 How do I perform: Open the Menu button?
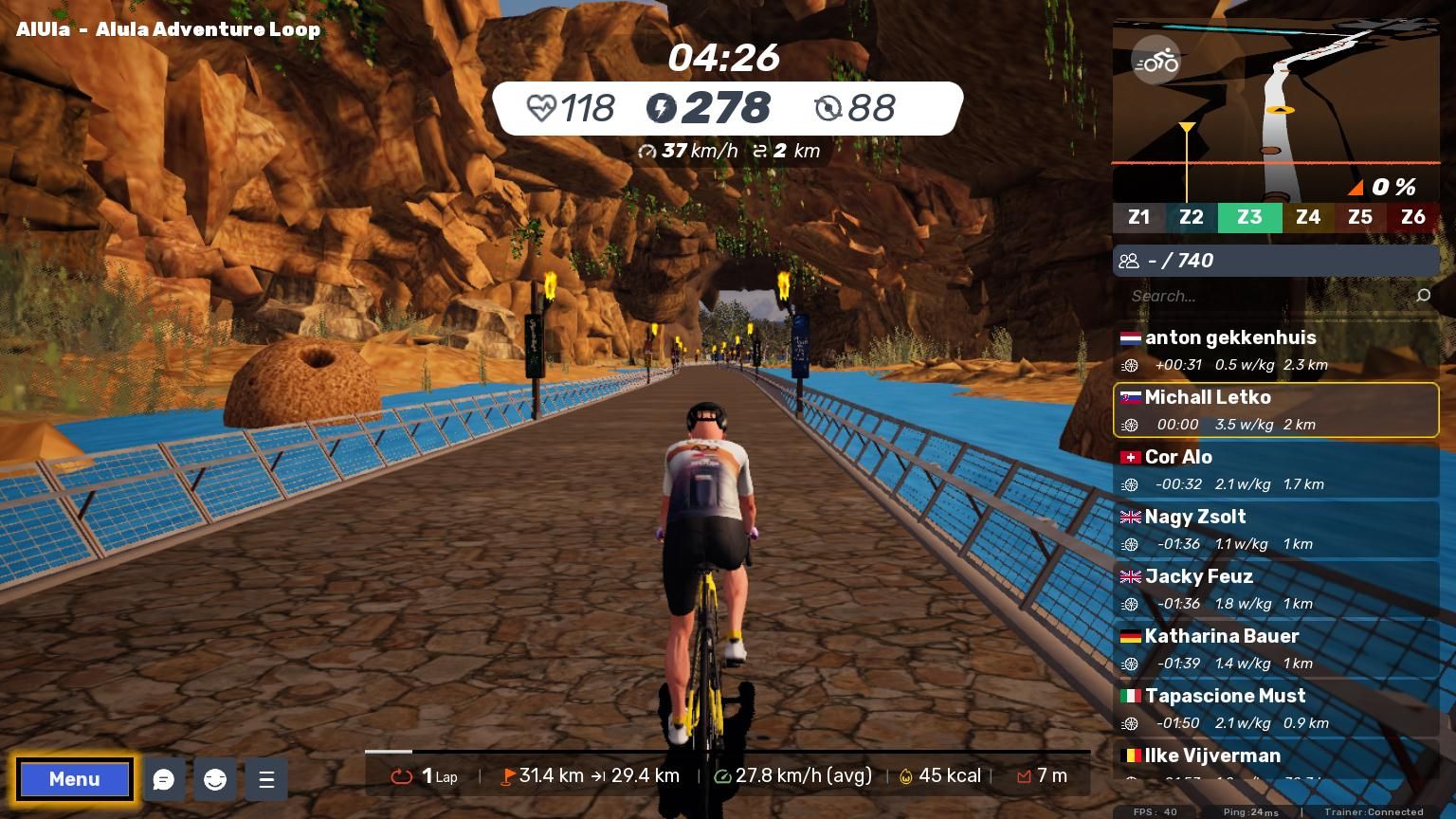point(74,779)
